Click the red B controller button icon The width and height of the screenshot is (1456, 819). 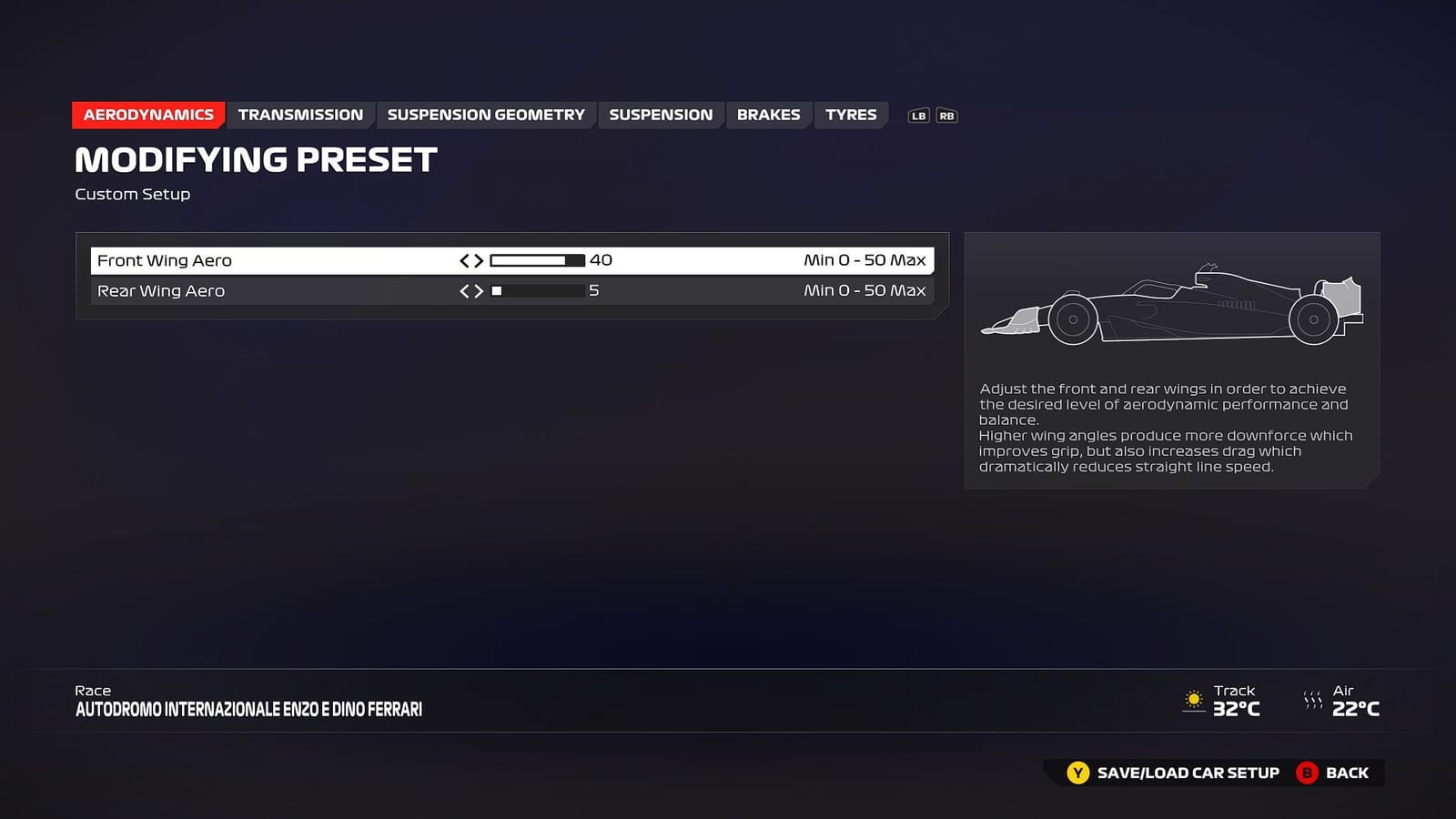coord(1308,773)
